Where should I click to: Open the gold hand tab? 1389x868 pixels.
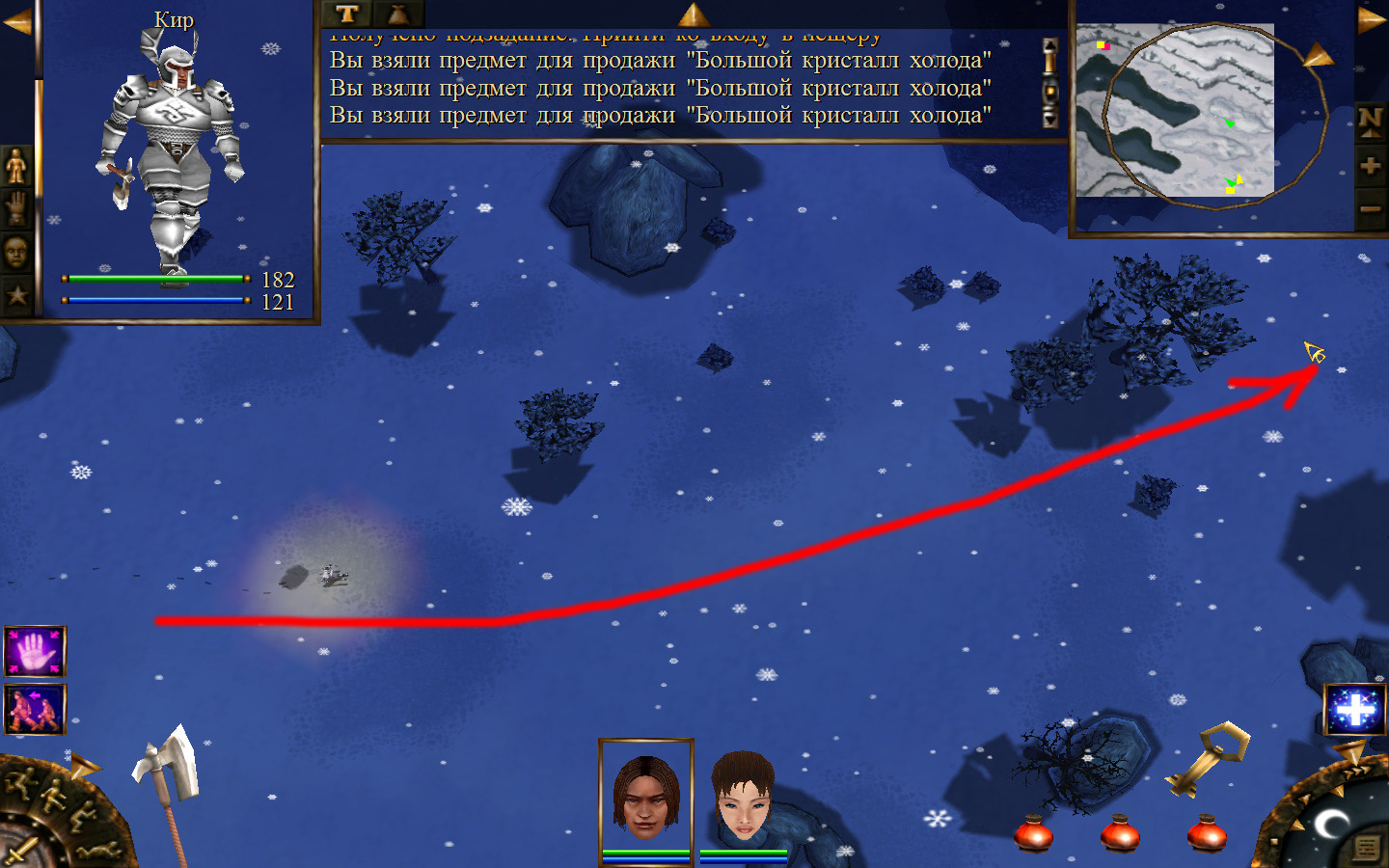pos(16,208)
